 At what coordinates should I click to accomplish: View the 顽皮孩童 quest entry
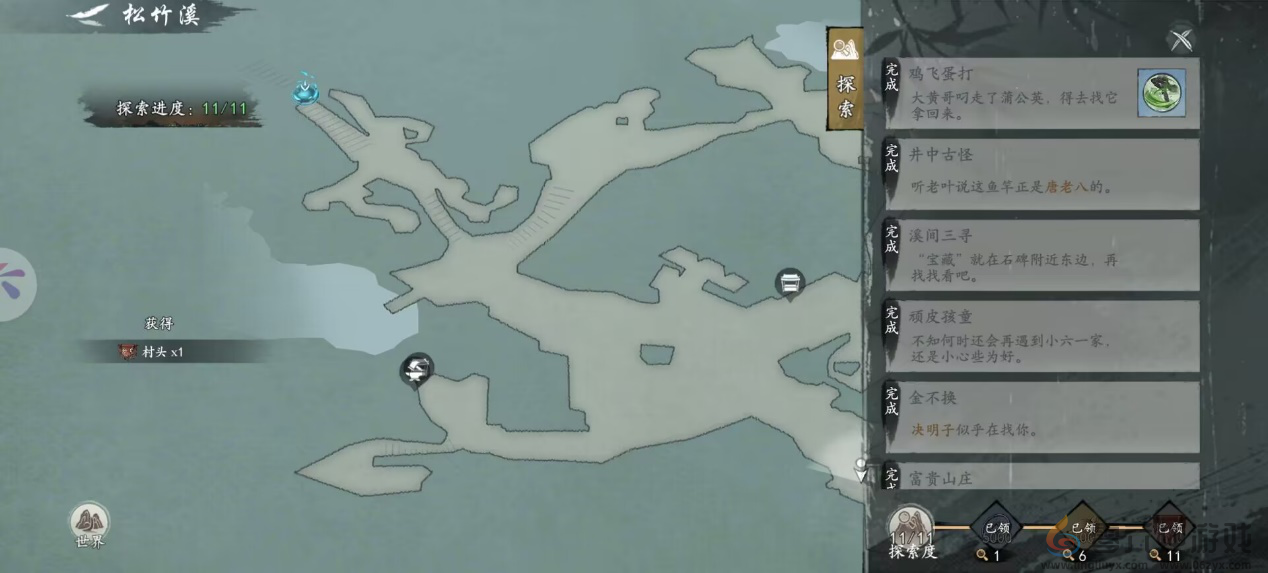[1040, 335]
